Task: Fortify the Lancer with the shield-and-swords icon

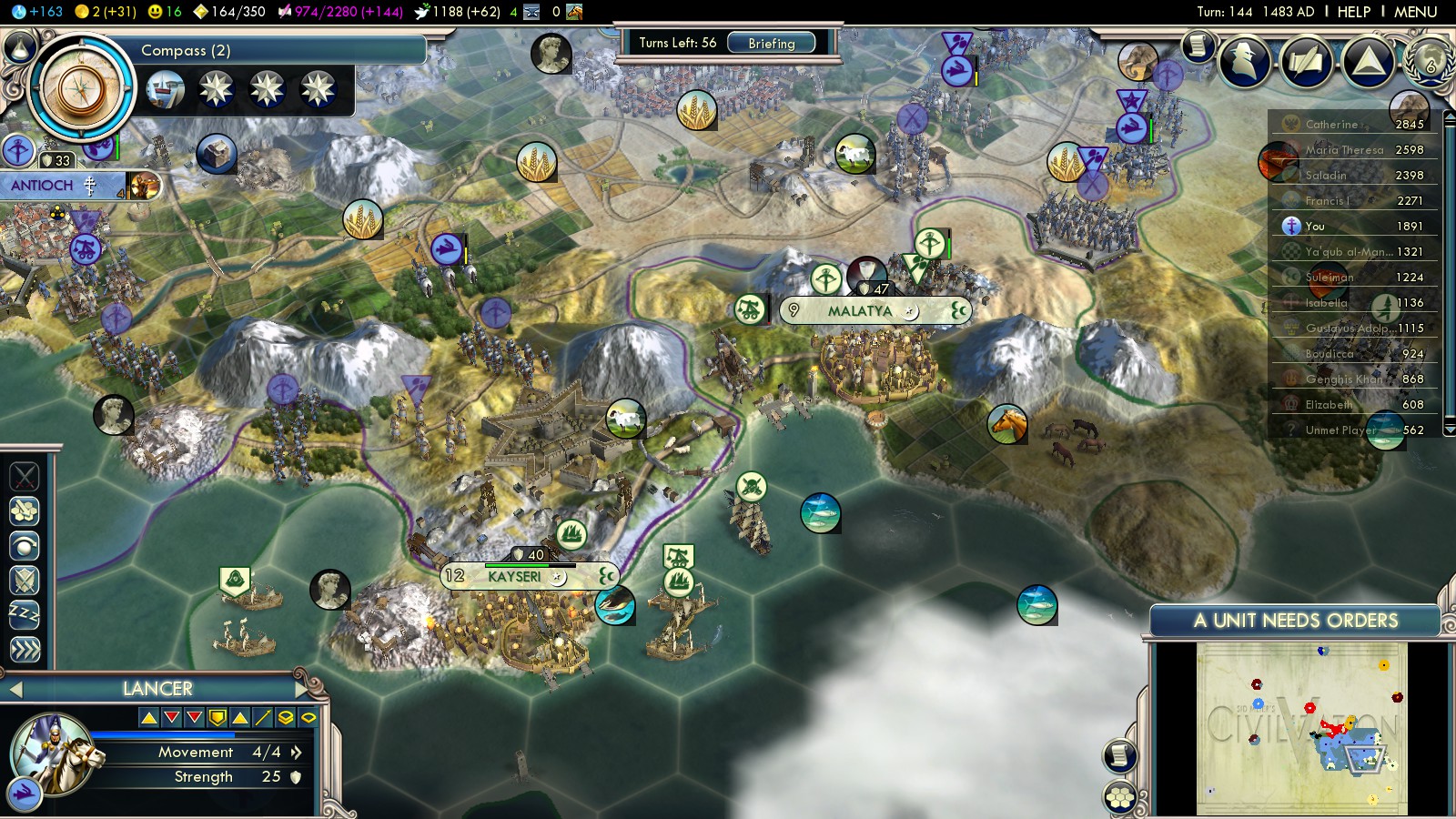Action: (x=25, y=580)
